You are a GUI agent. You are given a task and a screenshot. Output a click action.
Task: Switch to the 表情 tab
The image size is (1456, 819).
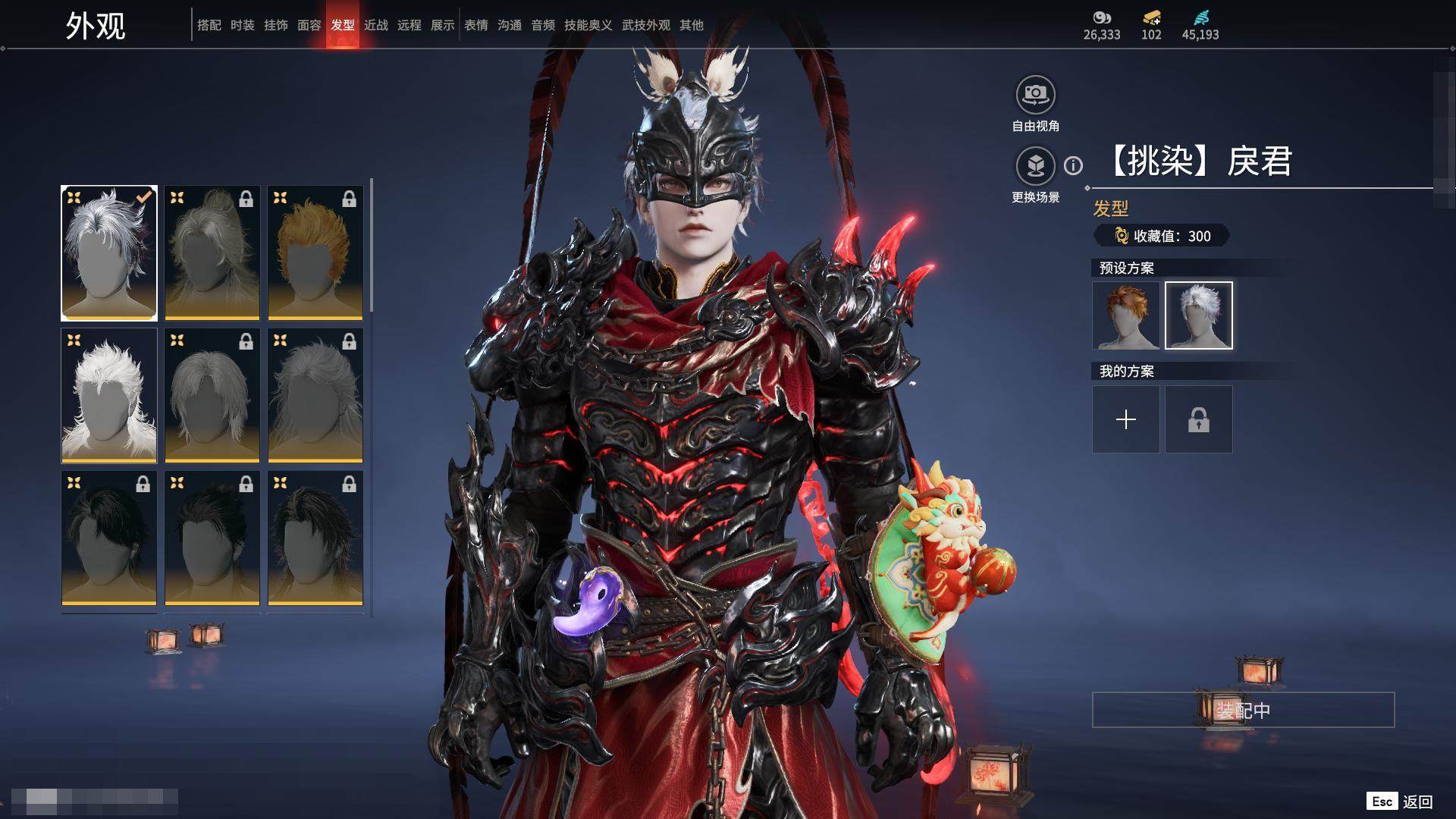[476, 25]
